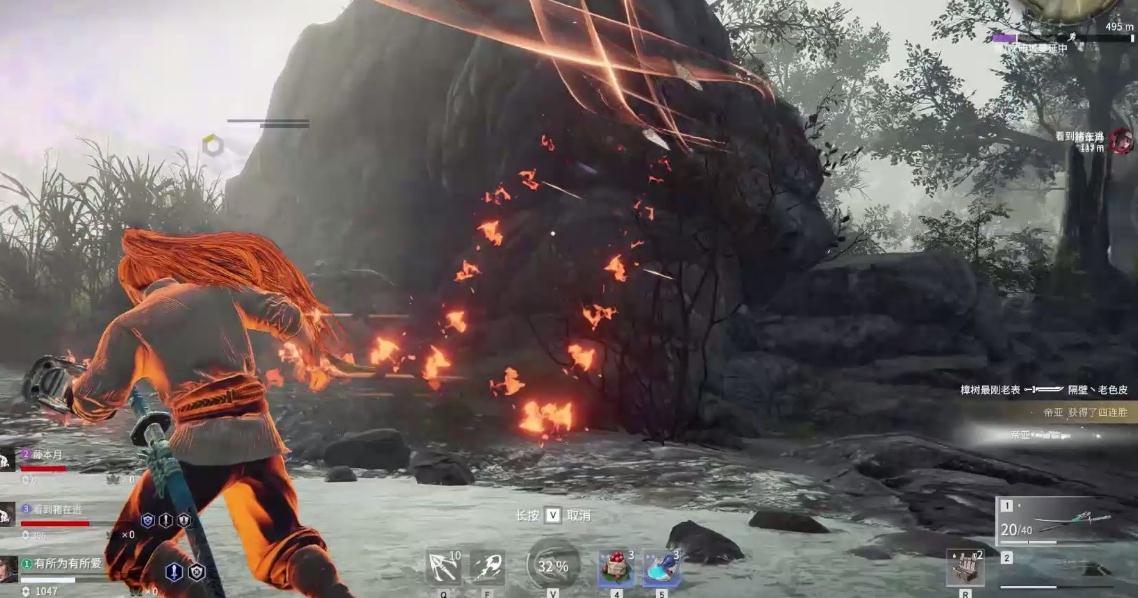Click the 四连胜 win-streak notification banner
The width and height of the screenshot is (1138, 598).
pyautogui.click(x=1071, y=411)
